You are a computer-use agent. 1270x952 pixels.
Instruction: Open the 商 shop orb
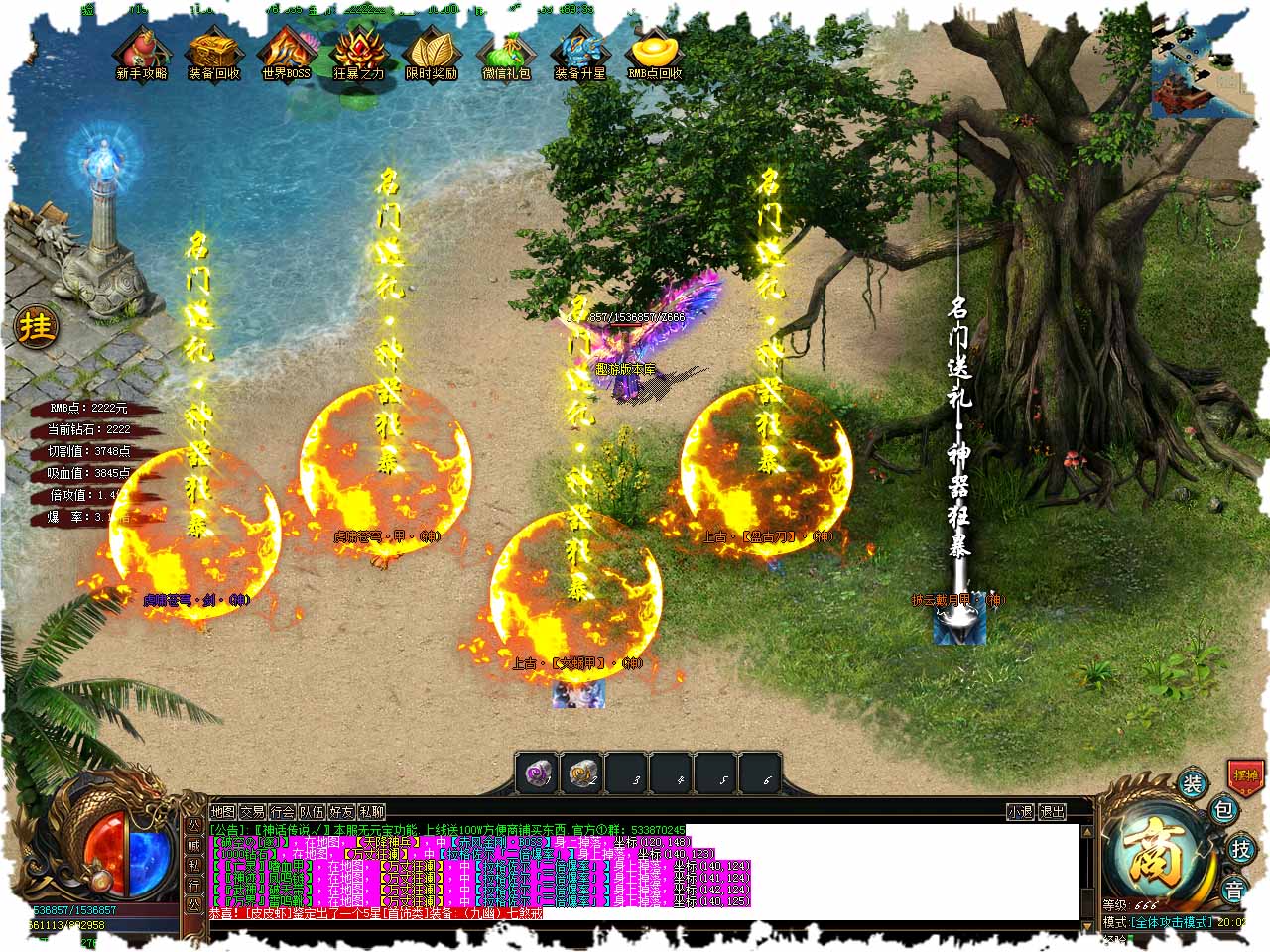pyautogui.click(x=1158, y=854)
